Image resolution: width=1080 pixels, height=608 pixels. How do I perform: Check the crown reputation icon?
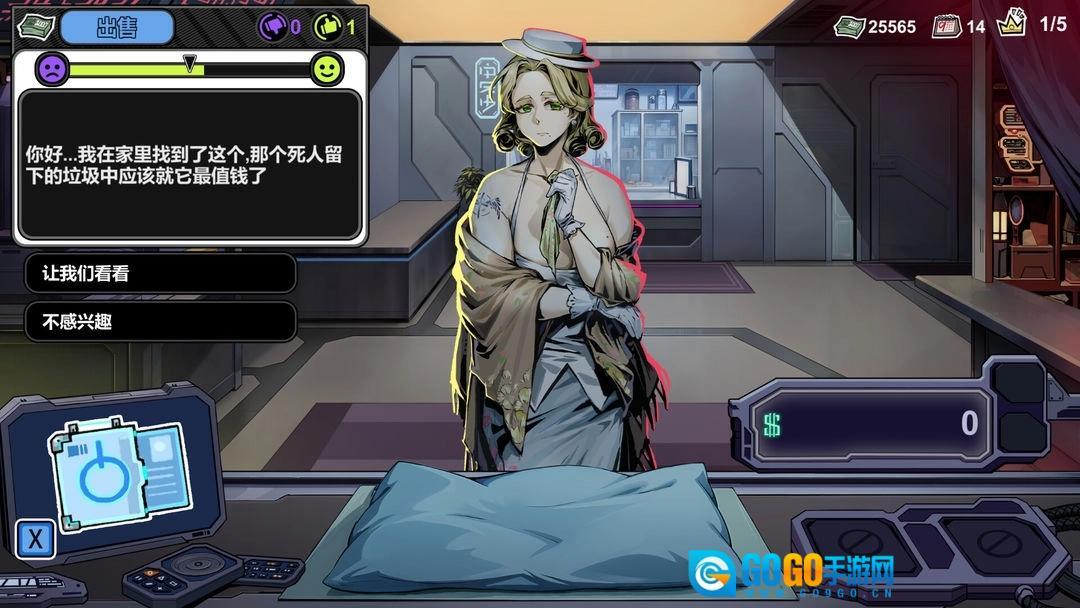point(1011,25)
